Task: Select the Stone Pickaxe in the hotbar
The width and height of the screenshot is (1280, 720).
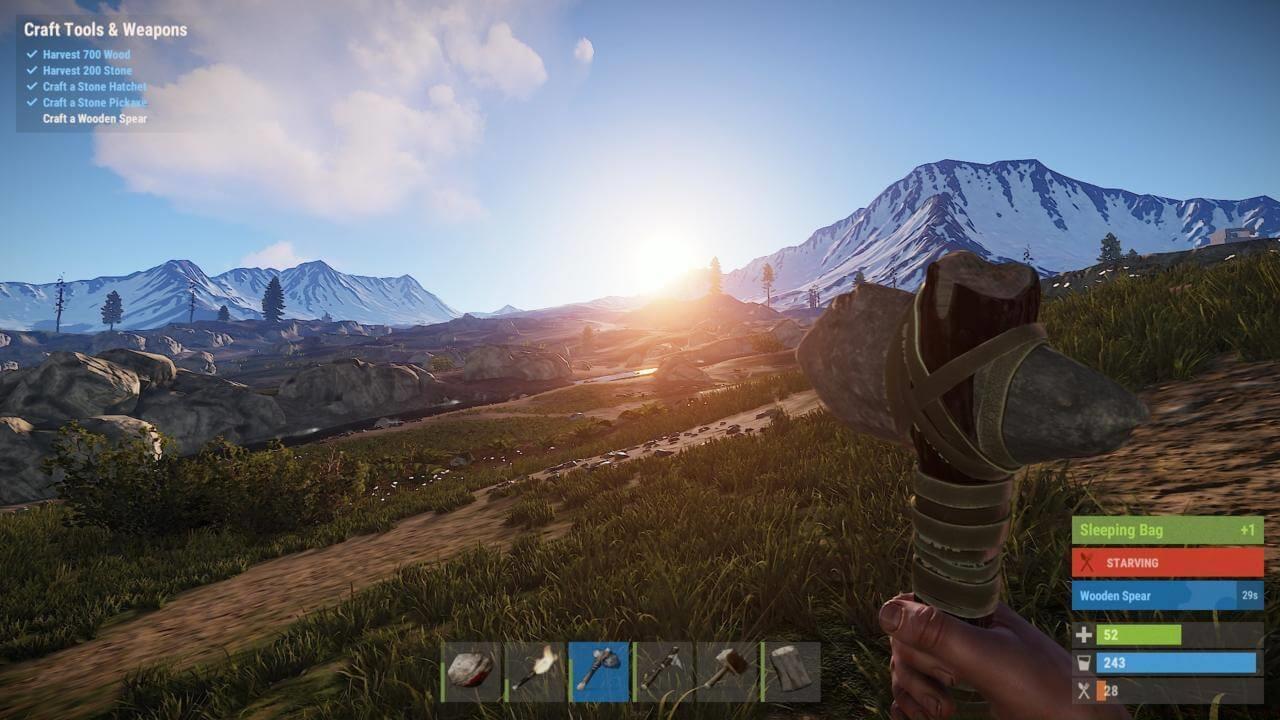Action: point(665,672)
